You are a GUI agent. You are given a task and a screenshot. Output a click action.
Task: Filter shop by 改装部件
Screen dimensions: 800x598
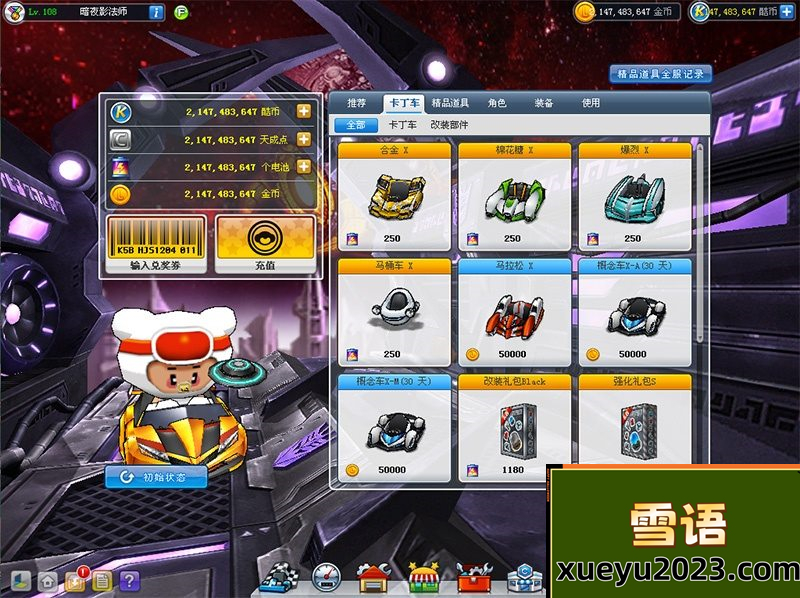click(449, 125)
